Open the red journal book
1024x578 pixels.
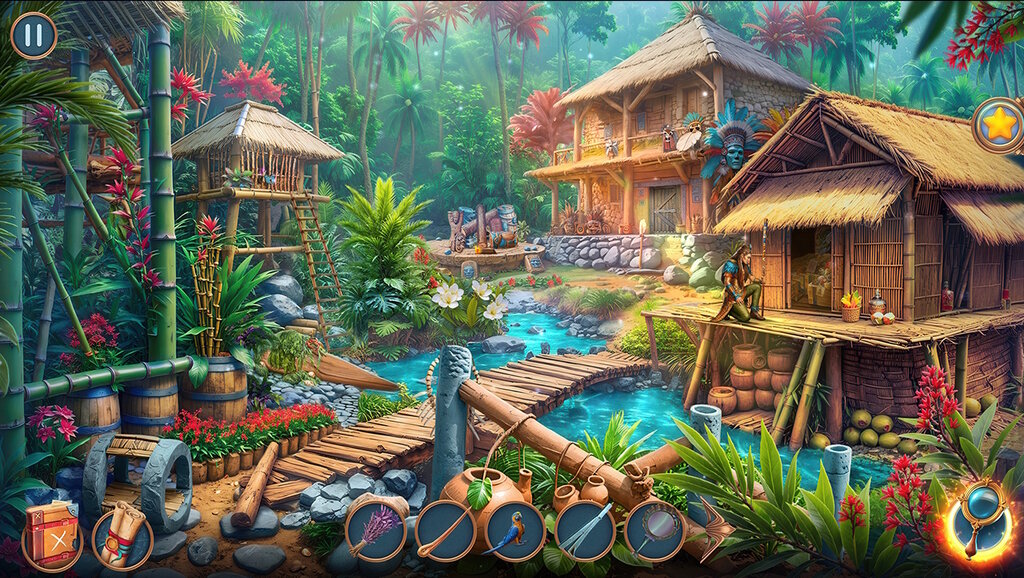coord(51,536)
